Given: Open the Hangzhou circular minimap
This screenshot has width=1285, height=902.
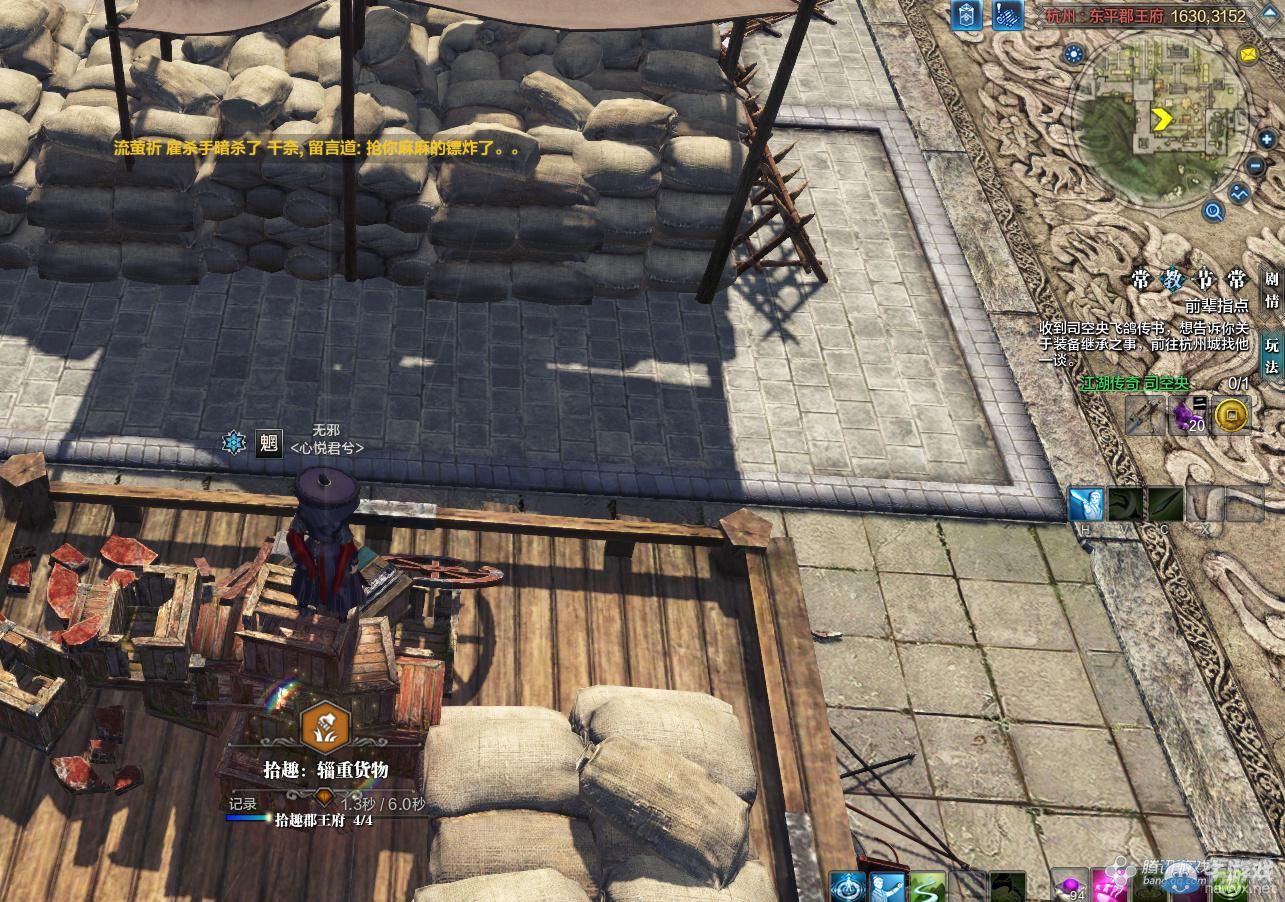Looking at the screenshot, I should click(x=1161, y=121).
